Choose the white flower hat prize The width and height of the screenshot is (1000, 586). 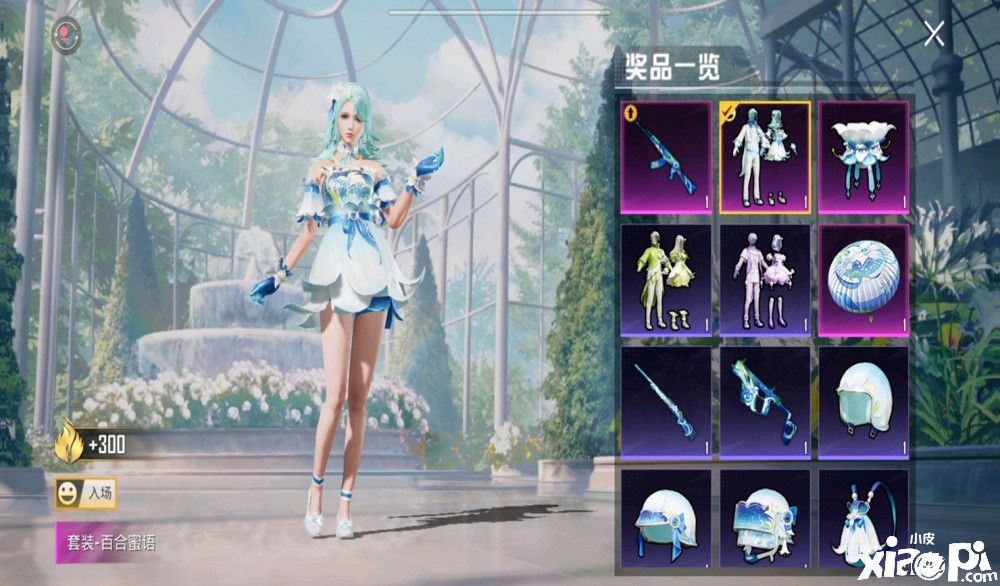click(863, 156)
